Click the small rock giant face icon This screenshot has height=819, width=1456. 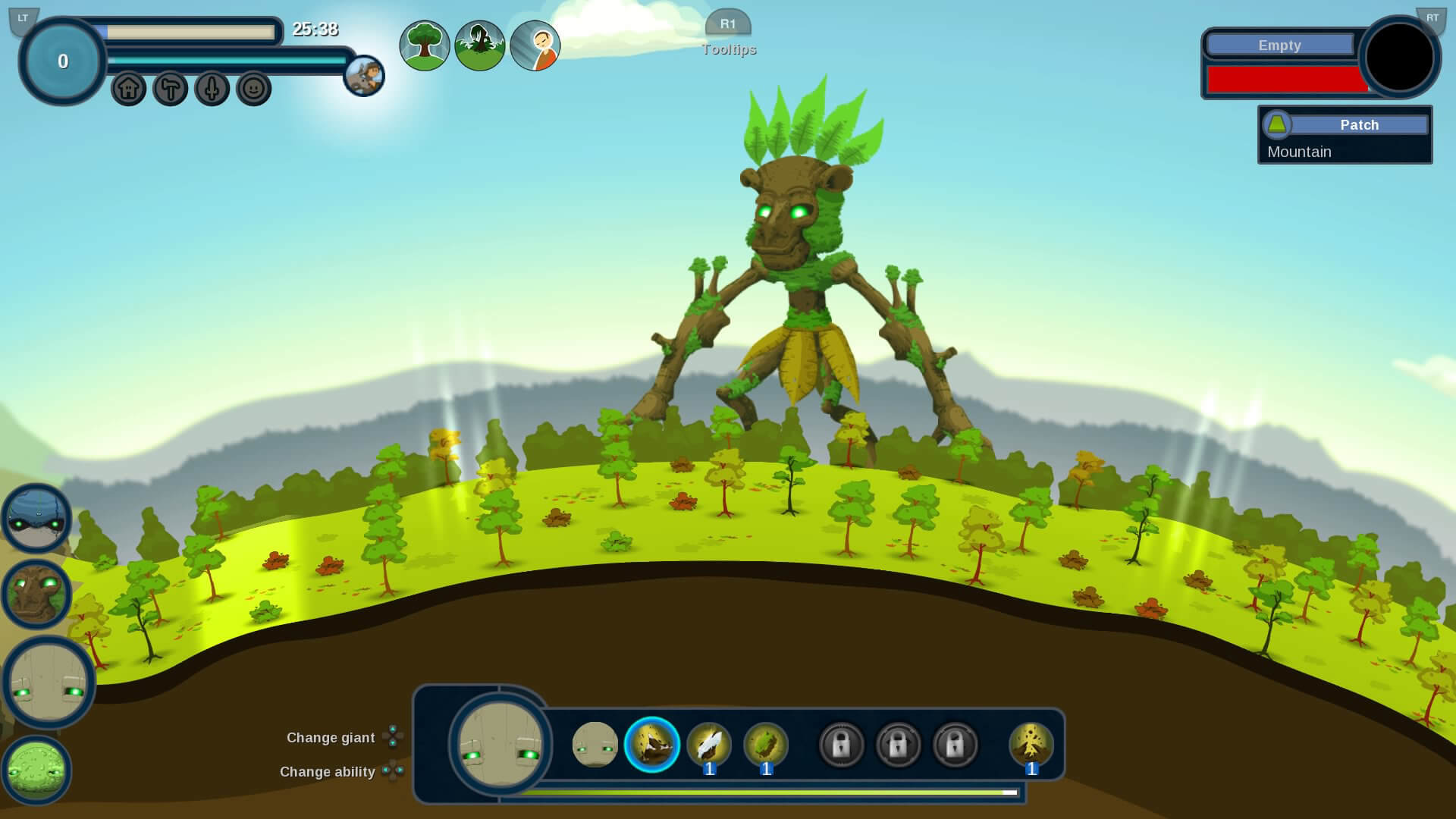tap(595, 745)
